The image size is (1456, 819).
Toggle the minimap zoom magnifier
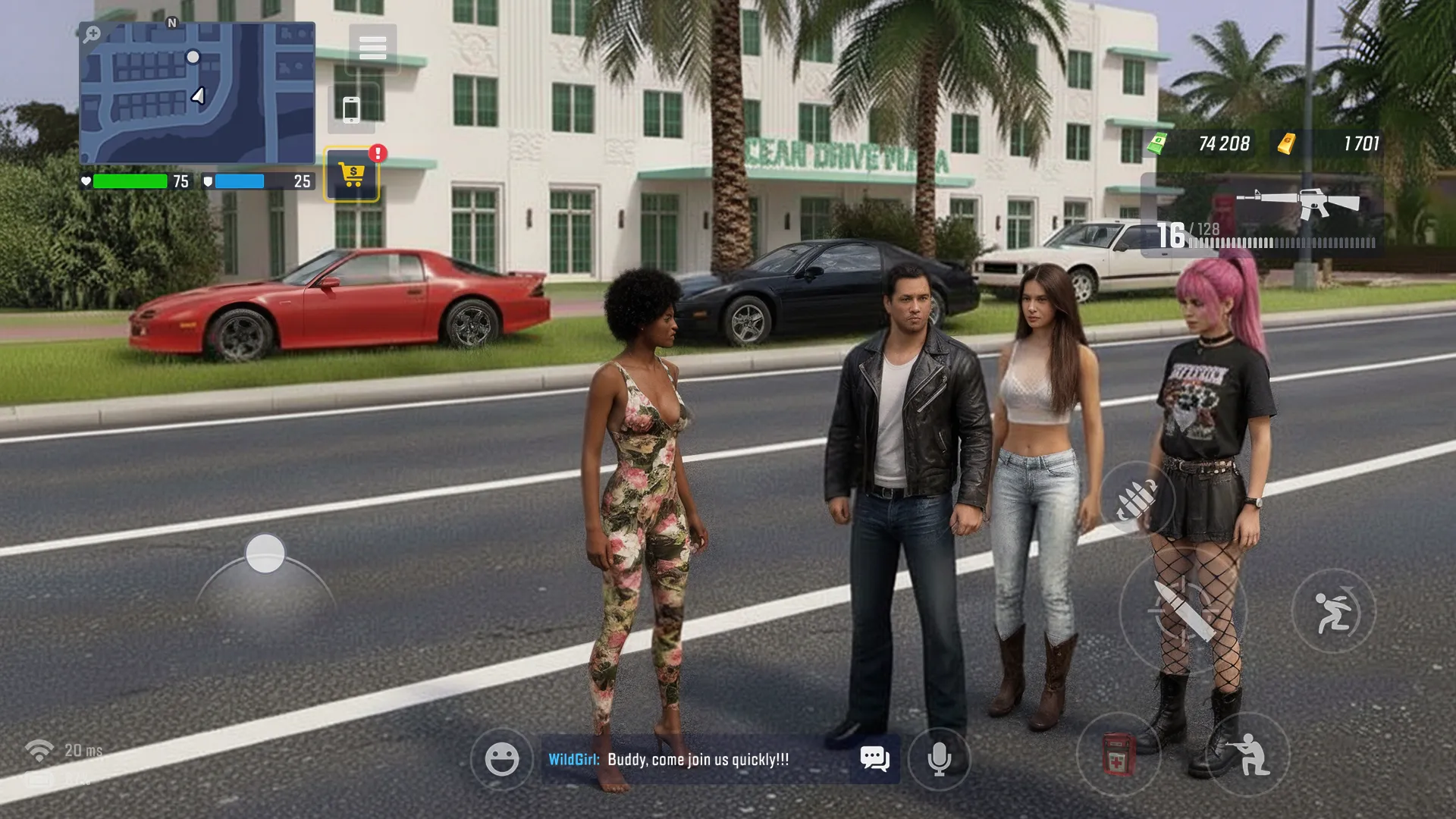(x=93, y=34)
